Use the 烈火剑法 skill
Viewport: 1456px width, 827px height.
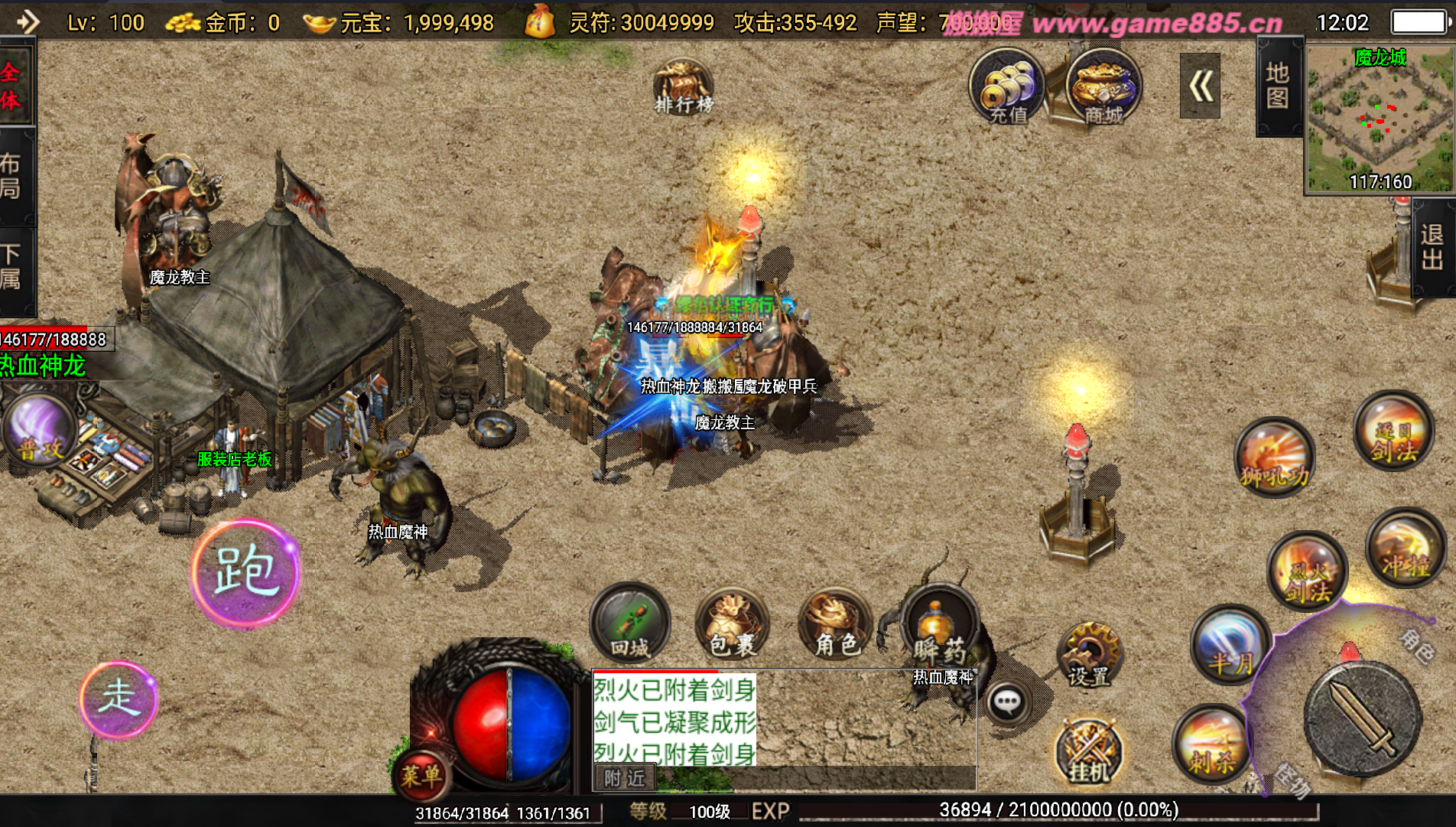pos(1307,571)
